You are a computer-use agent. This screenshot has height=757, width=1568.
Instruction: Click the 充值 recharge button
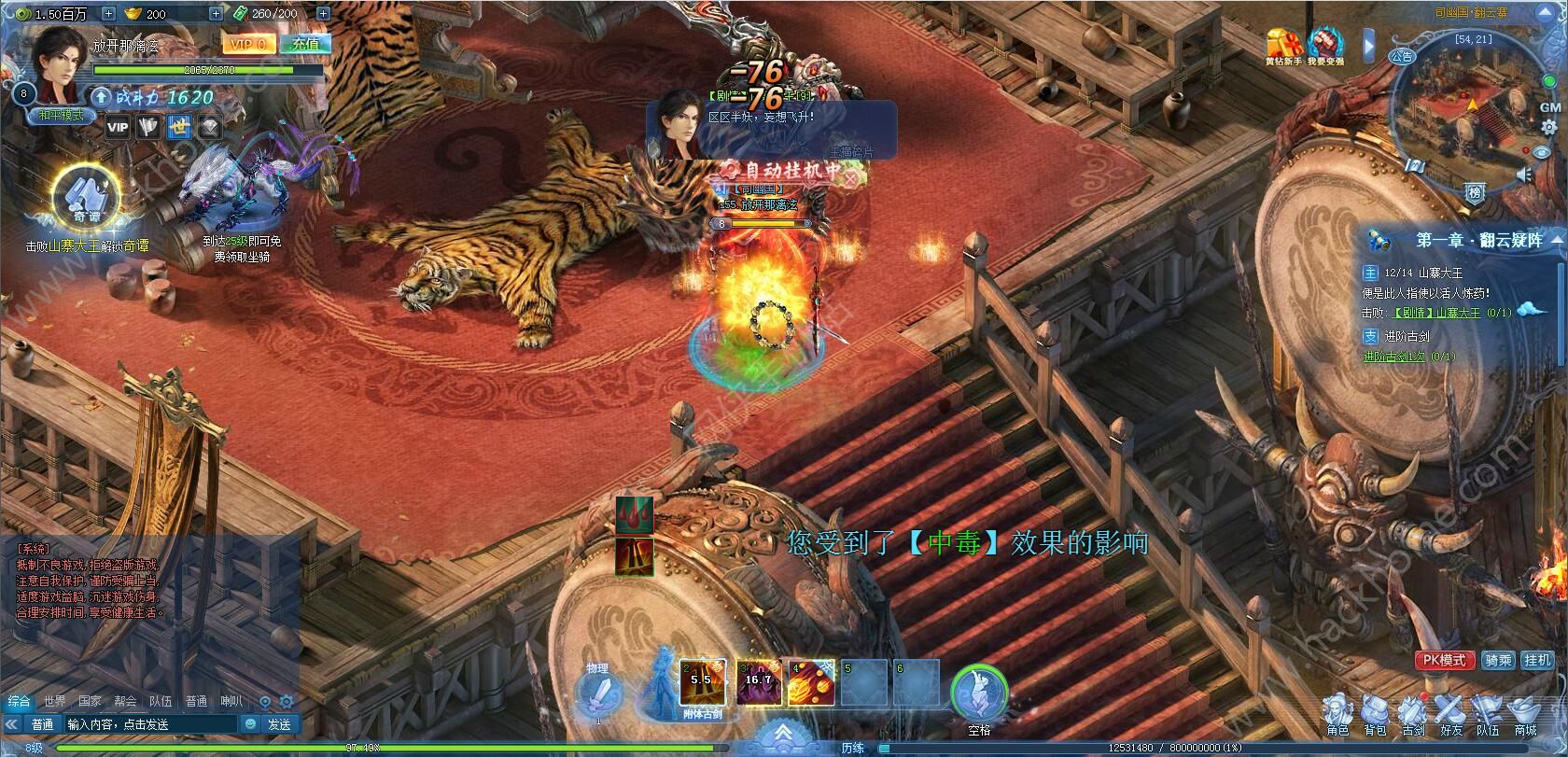click(x=305, y=44)
